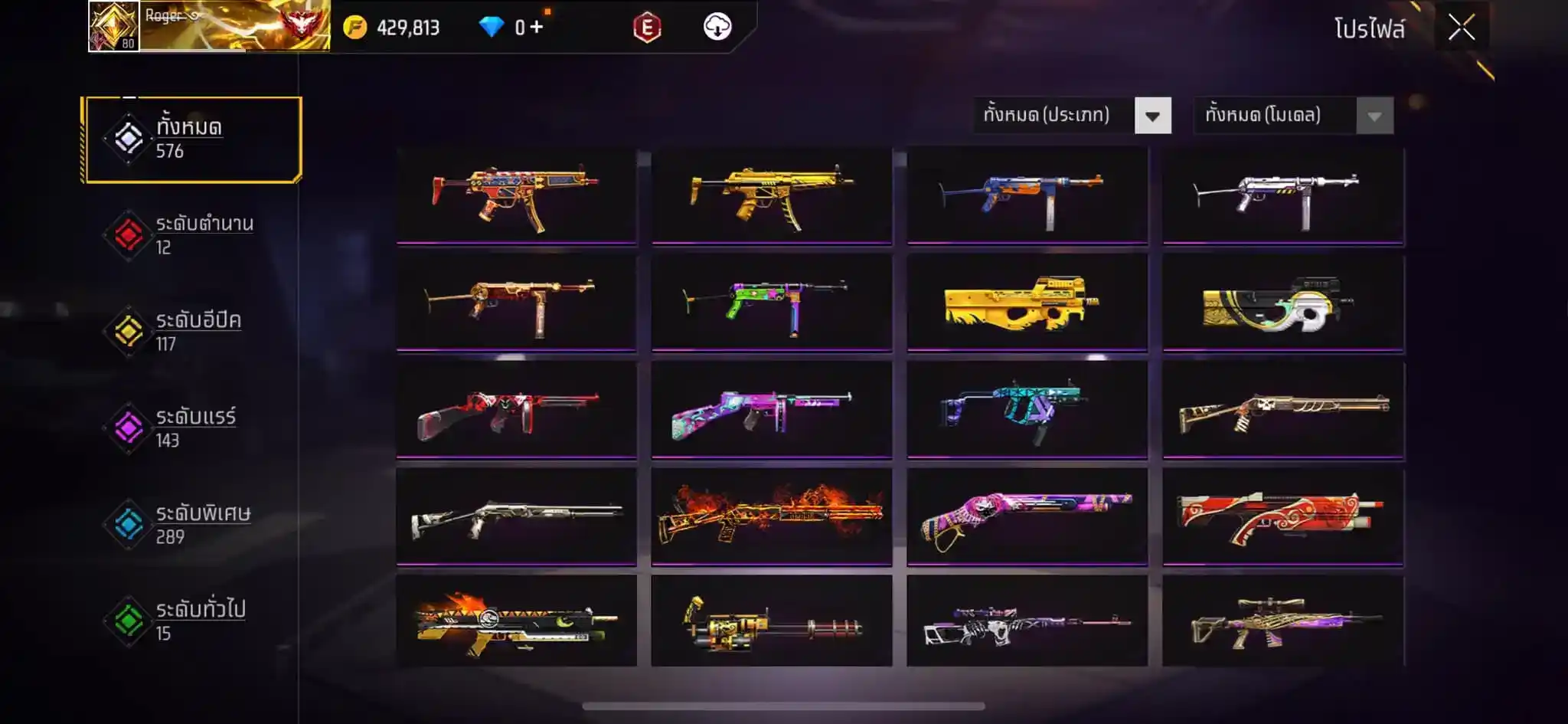Close the profile screen with the X
The width and height of the screenshot is (1568, 724).
point(1461,28)
